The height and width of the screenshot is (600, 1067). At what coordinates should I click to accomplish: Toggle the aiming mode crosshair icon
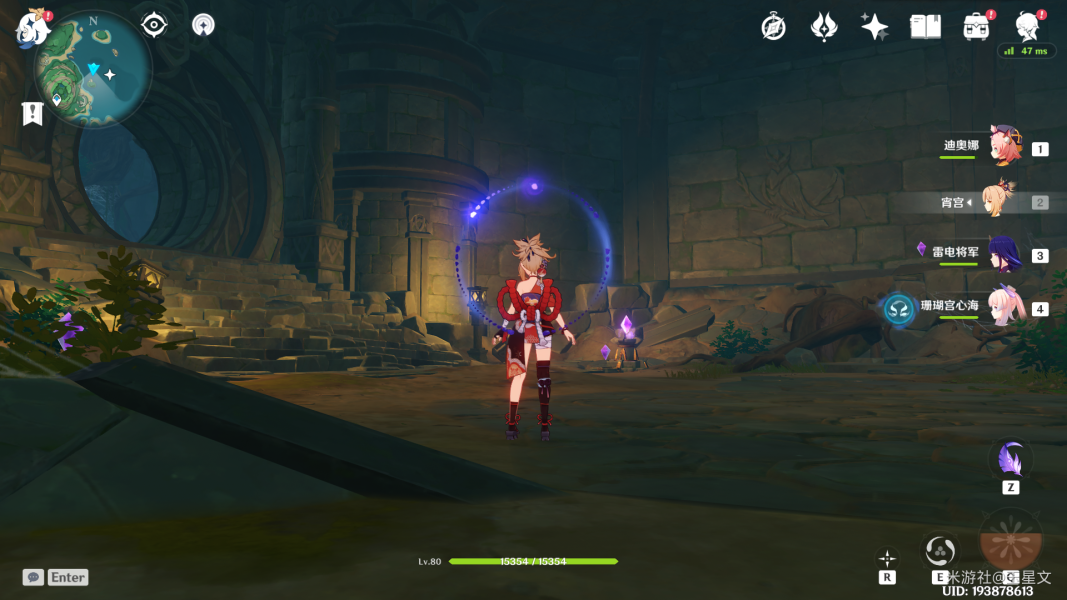887,558
